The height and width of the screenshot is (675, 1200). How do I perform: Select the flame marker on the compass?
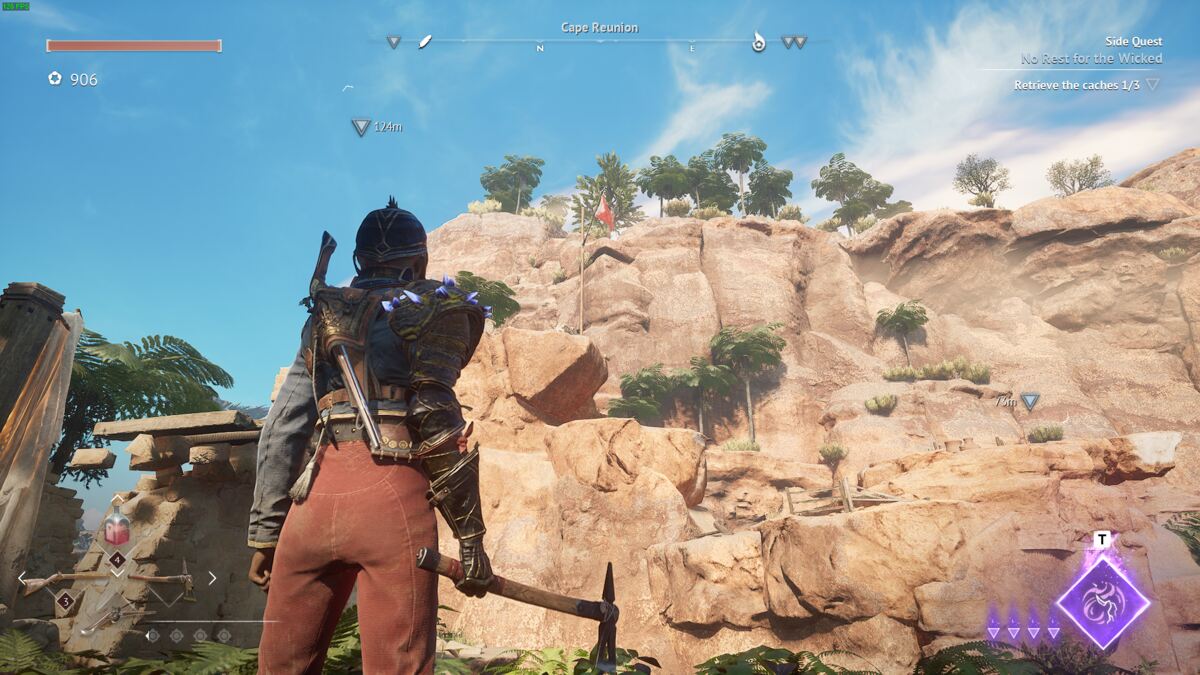[x=758, y=42]
